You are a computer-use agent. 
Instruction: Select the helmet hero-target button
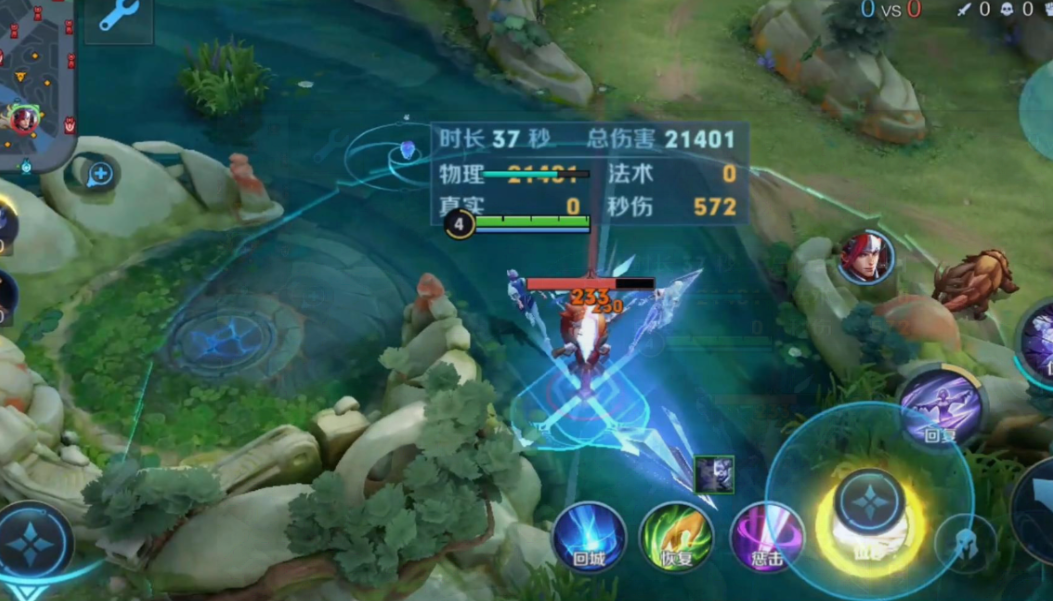pyautogui.click(x=965, y=543)
